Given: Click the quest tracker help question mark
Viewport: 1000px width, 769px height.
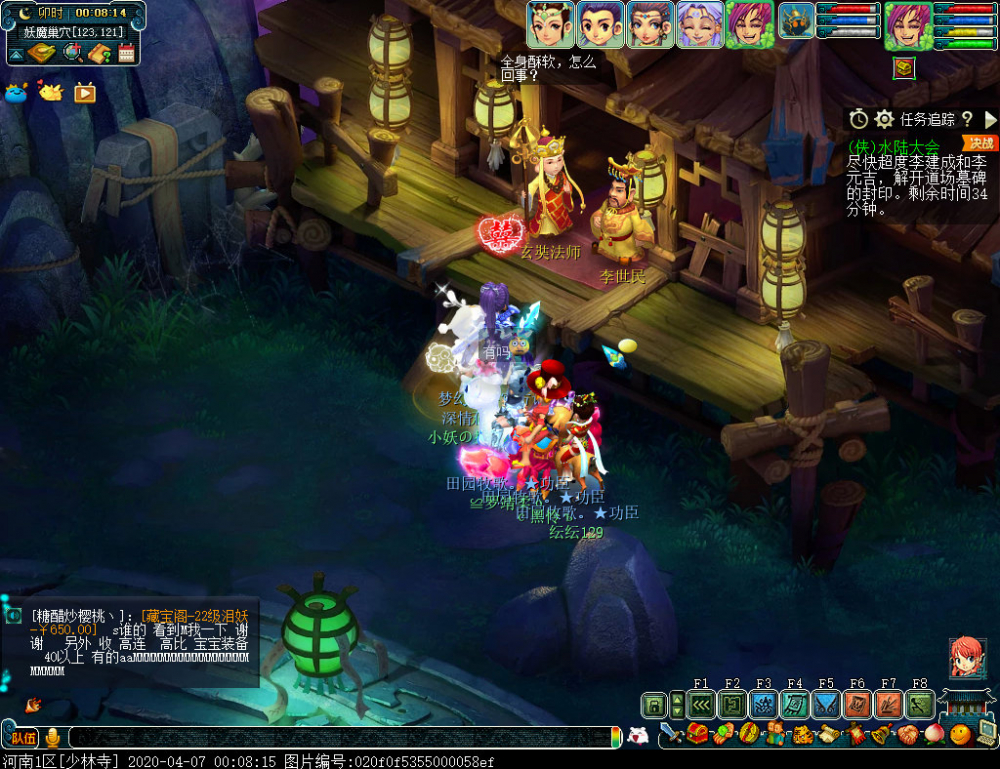Looking at the screenshot, I should (967, 120).
